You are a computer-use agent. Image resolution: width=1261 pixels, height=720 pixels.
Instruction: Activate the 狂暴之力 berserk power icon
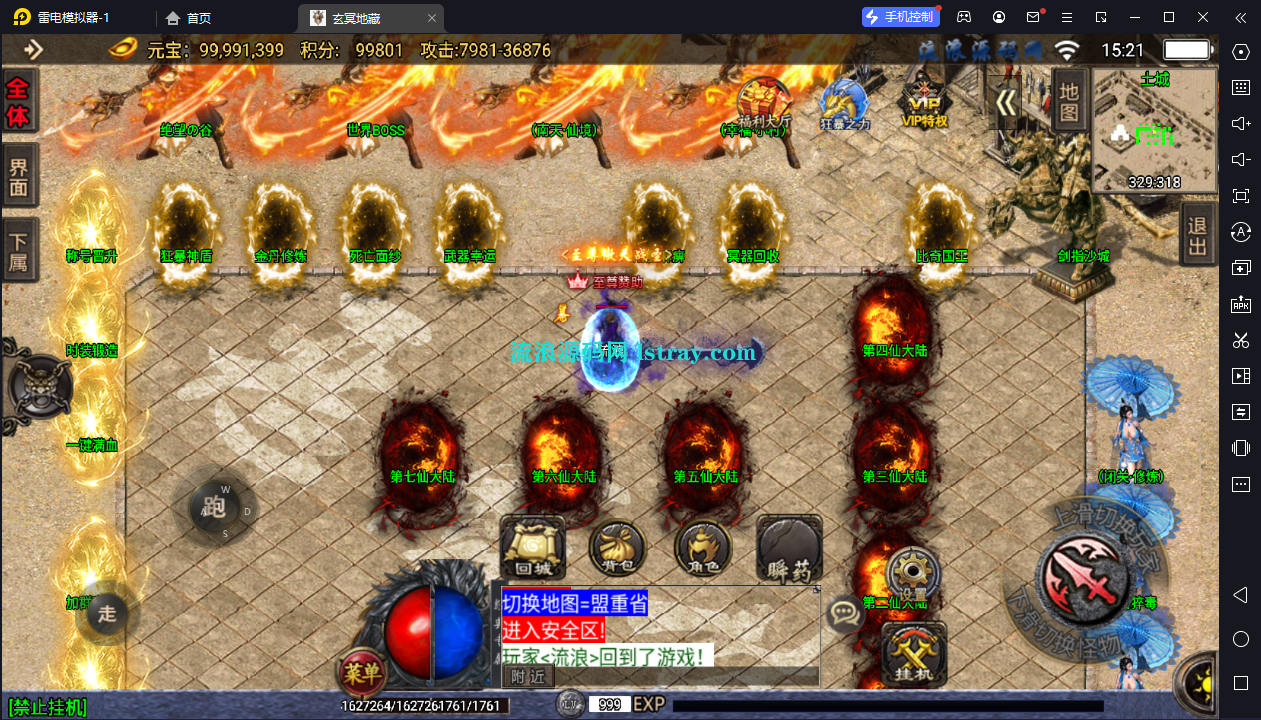(x=845, y=104)
